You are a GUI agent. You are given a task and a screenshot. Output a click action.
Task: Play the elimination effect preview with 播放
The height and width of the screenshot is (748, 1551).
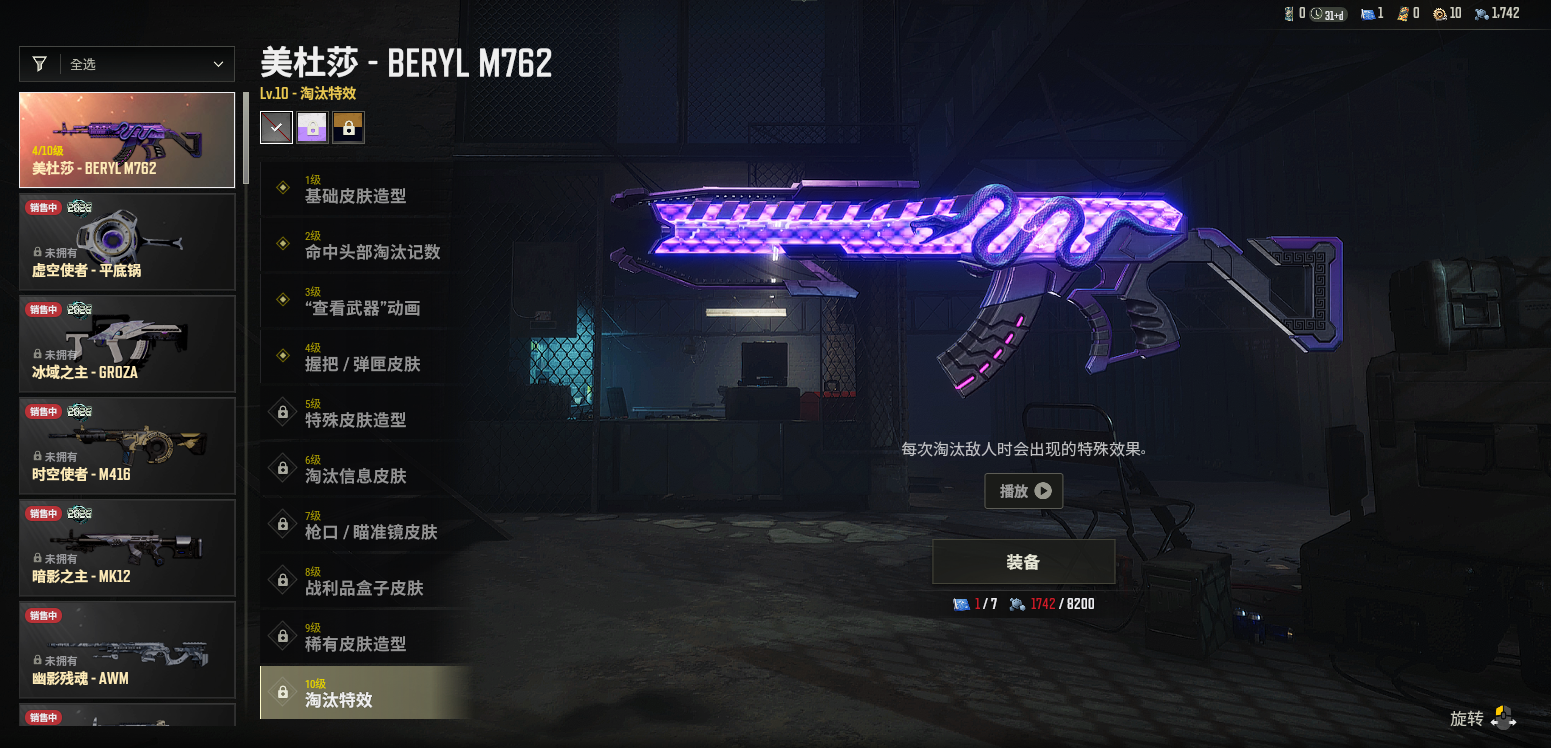1023,491
